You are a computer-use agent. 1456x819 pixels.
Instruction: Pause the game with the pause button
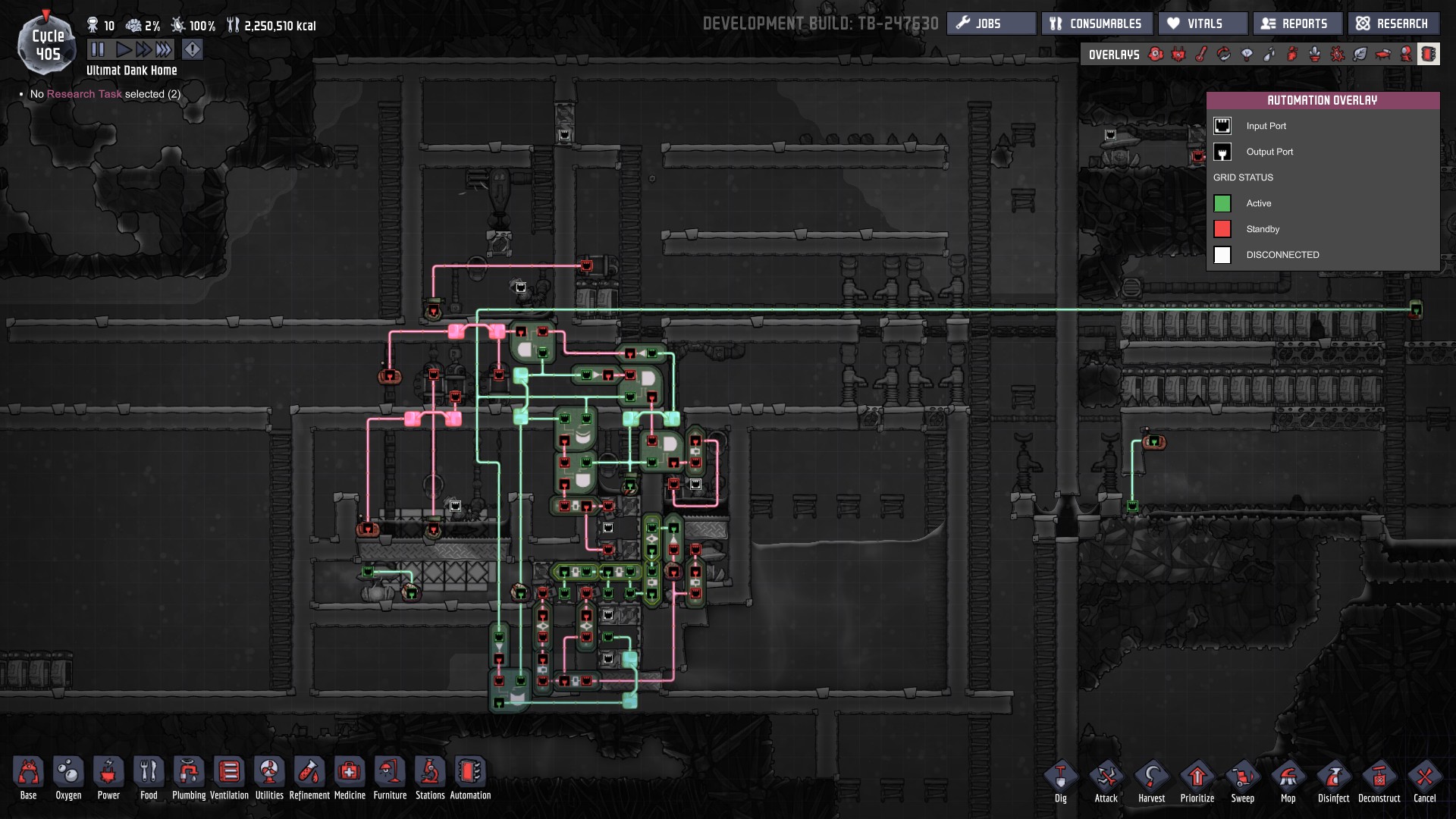98,49
